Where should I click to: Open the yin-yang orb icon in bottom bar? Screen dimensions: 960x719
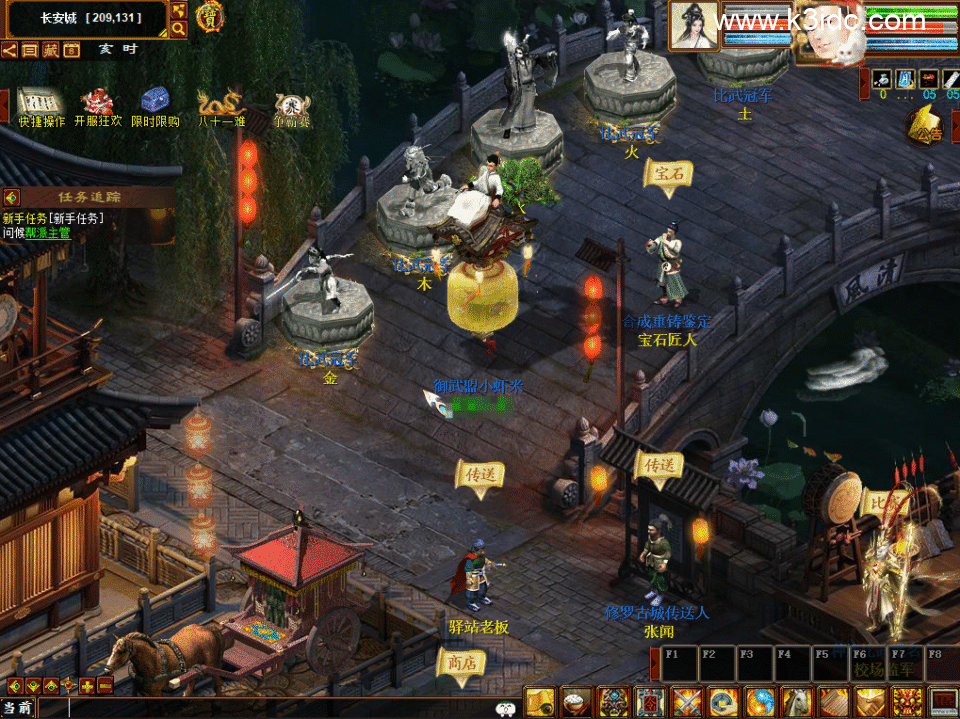761,701
